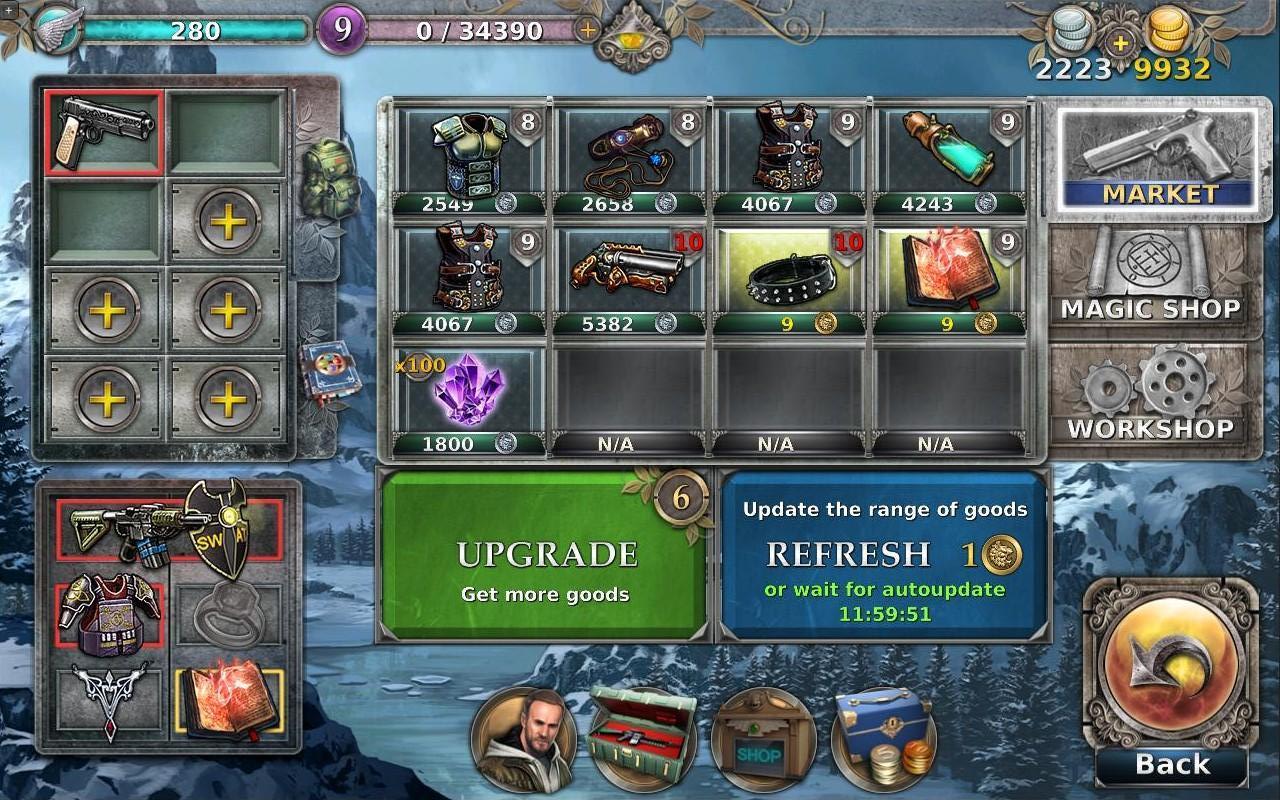Refresh the range of goods
Screen dimensions: 1280x800
884,555
